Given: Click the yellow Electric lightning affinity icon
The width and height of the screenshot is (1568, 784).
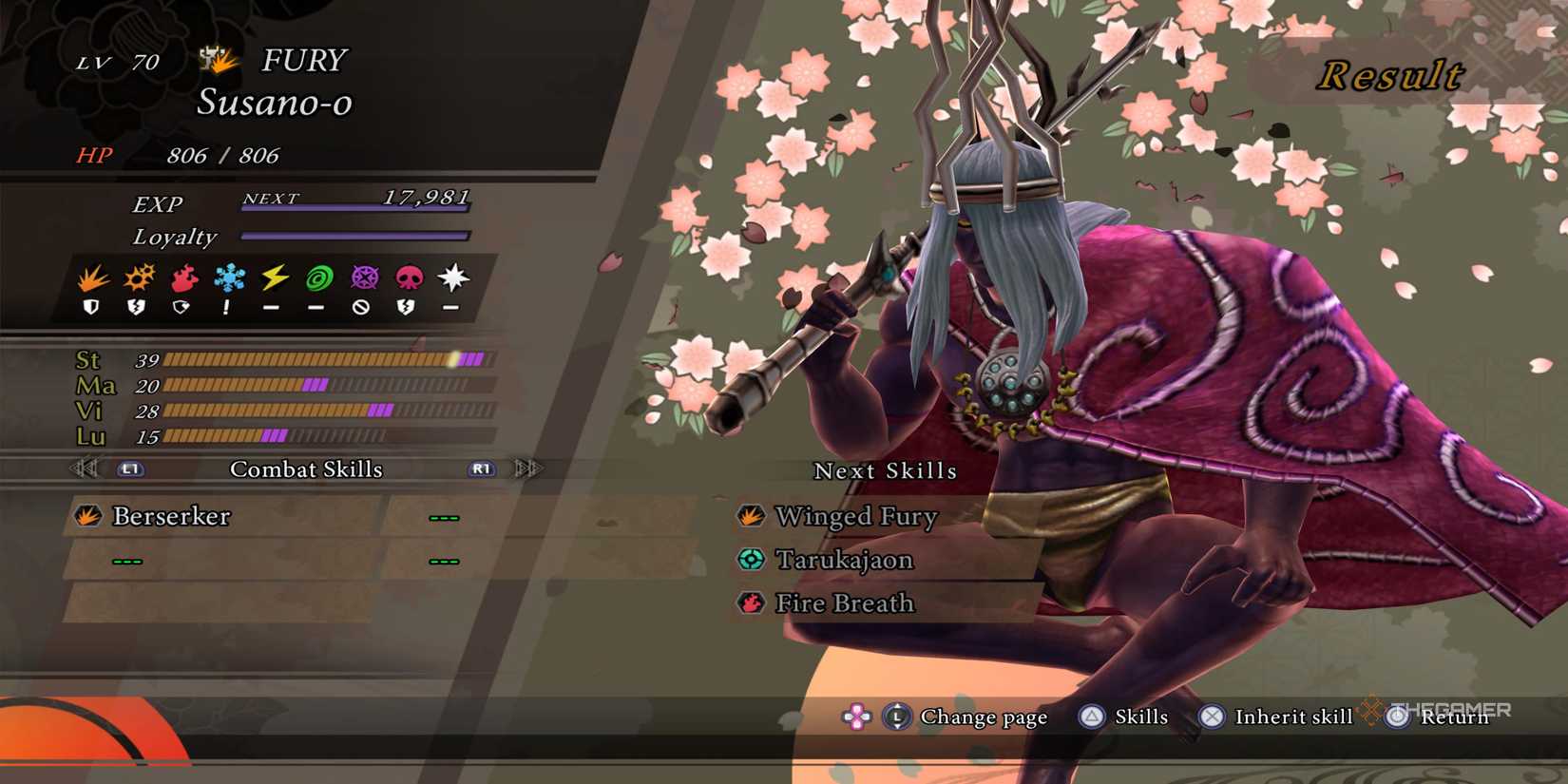Looking at the screenshot, I should click(277, 277).
